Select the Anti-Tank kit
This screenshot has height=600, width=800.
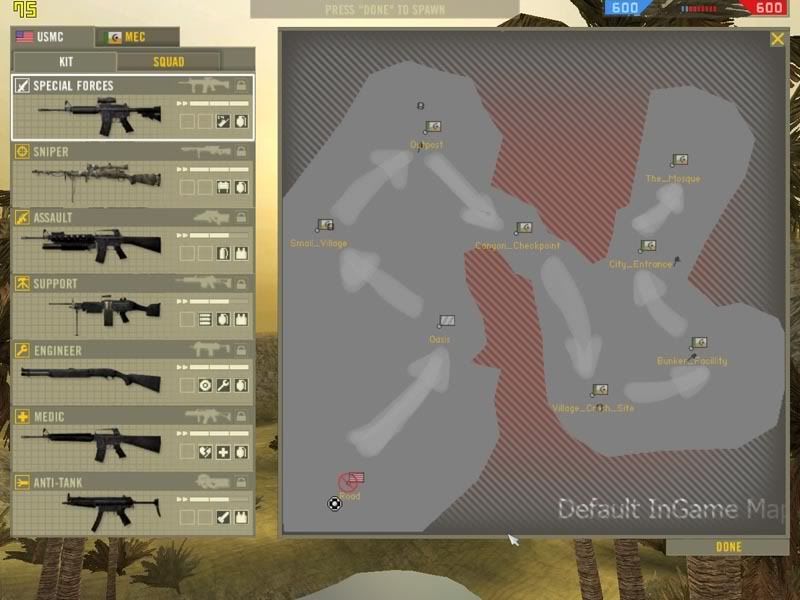pyautogui.click(x=132, y=505)
